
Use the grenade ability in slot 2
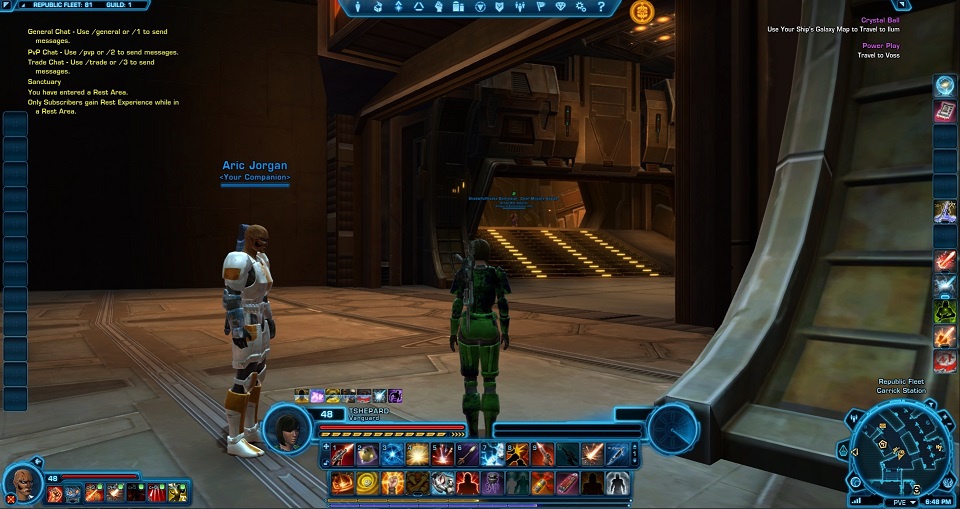[368, 456]
